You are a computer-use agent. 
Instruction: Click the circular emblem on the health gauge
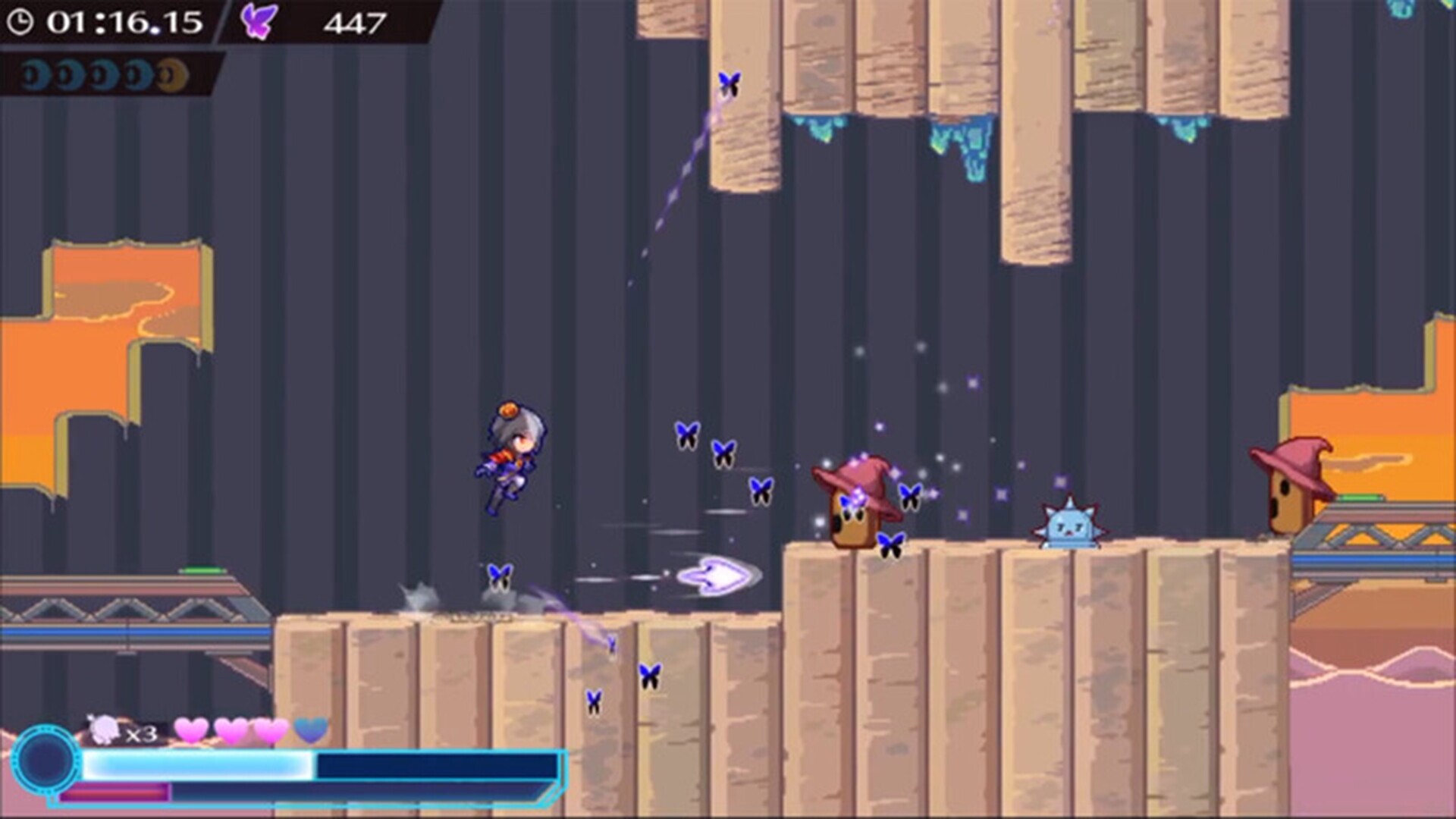[45, 761]
